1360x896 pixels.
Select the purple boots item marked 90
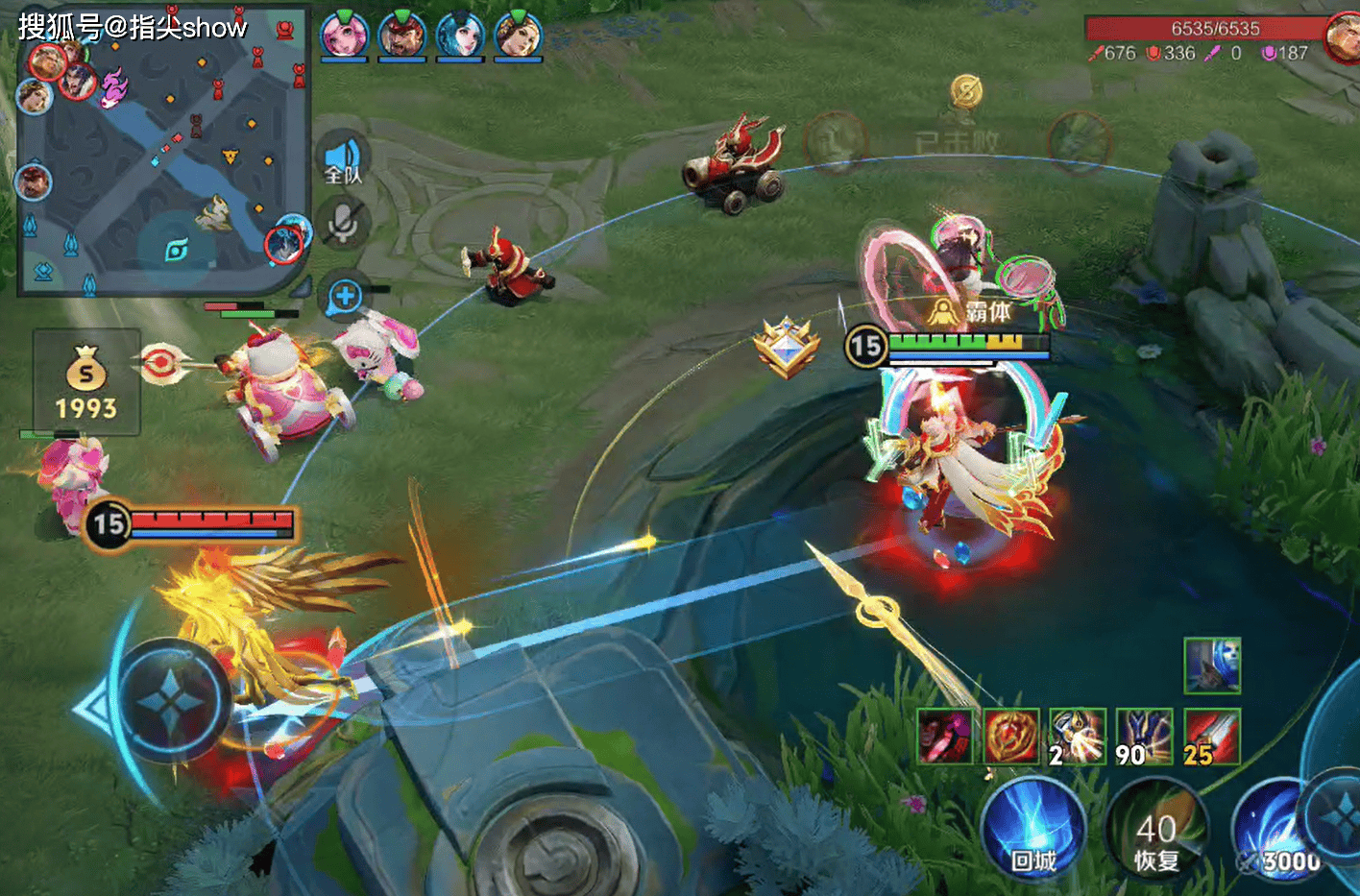pyautogui.click(x=1145, y=737)
